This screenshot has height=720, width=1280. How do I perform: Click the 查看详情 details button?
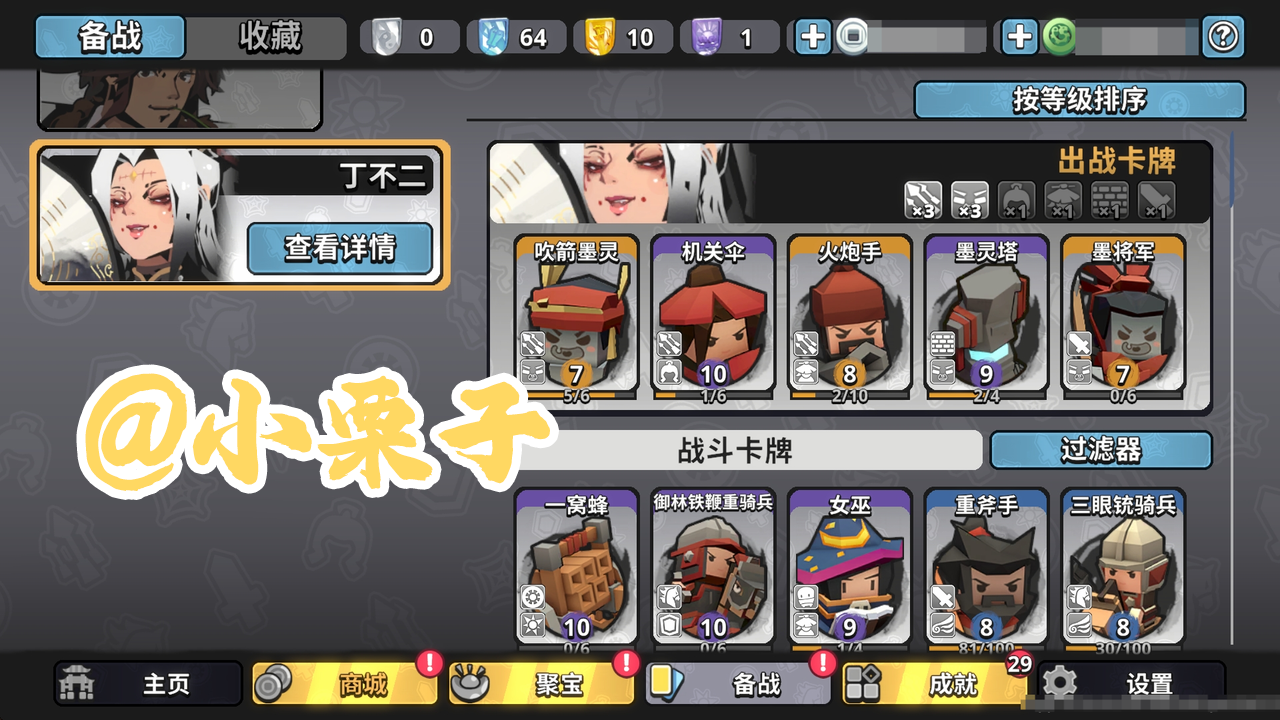[340, 248]
